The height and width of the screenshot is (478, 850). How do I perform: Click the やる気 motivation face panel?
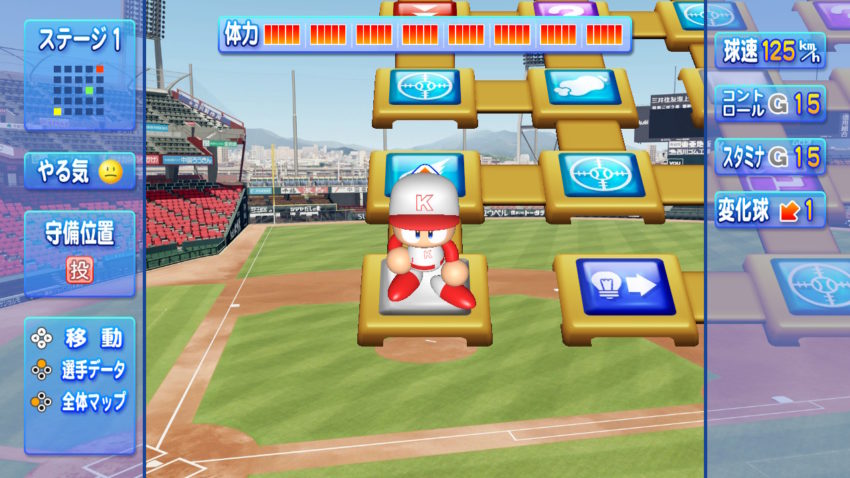coord(79,171)
